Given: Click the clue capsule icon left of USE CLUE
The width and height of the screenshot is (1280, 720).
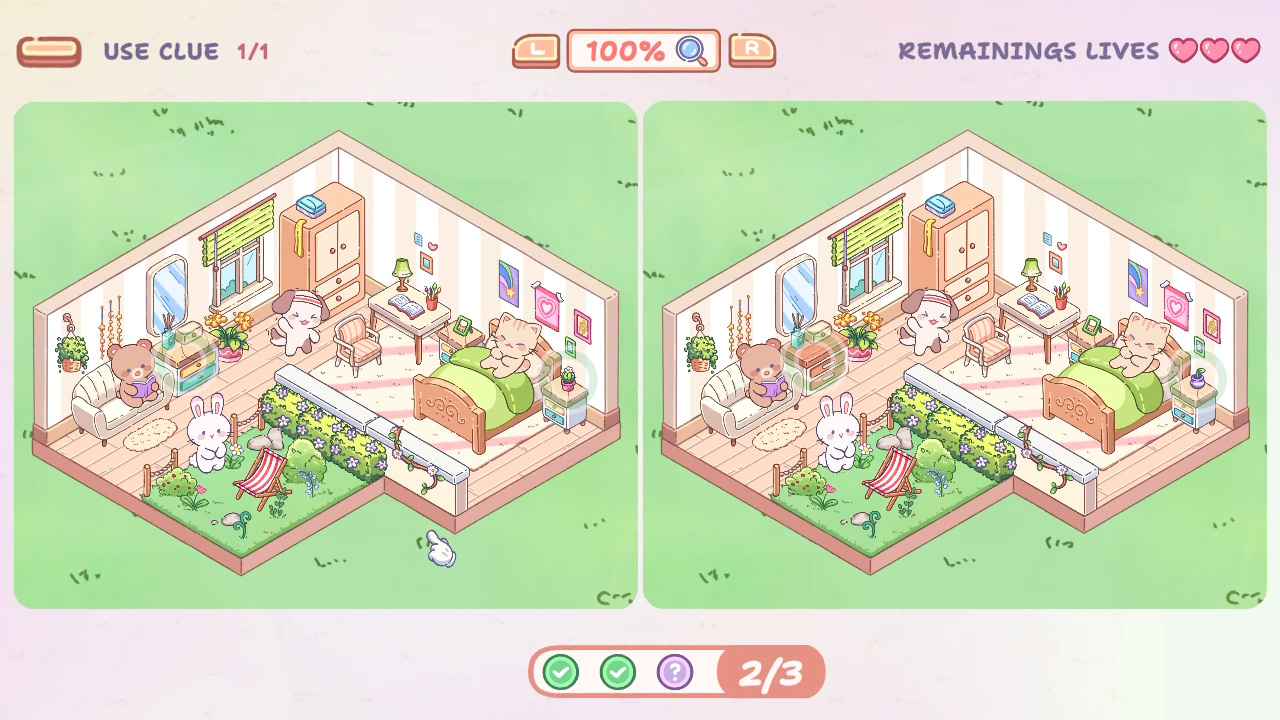Looking at the screenshot, I should pos(49,50).
